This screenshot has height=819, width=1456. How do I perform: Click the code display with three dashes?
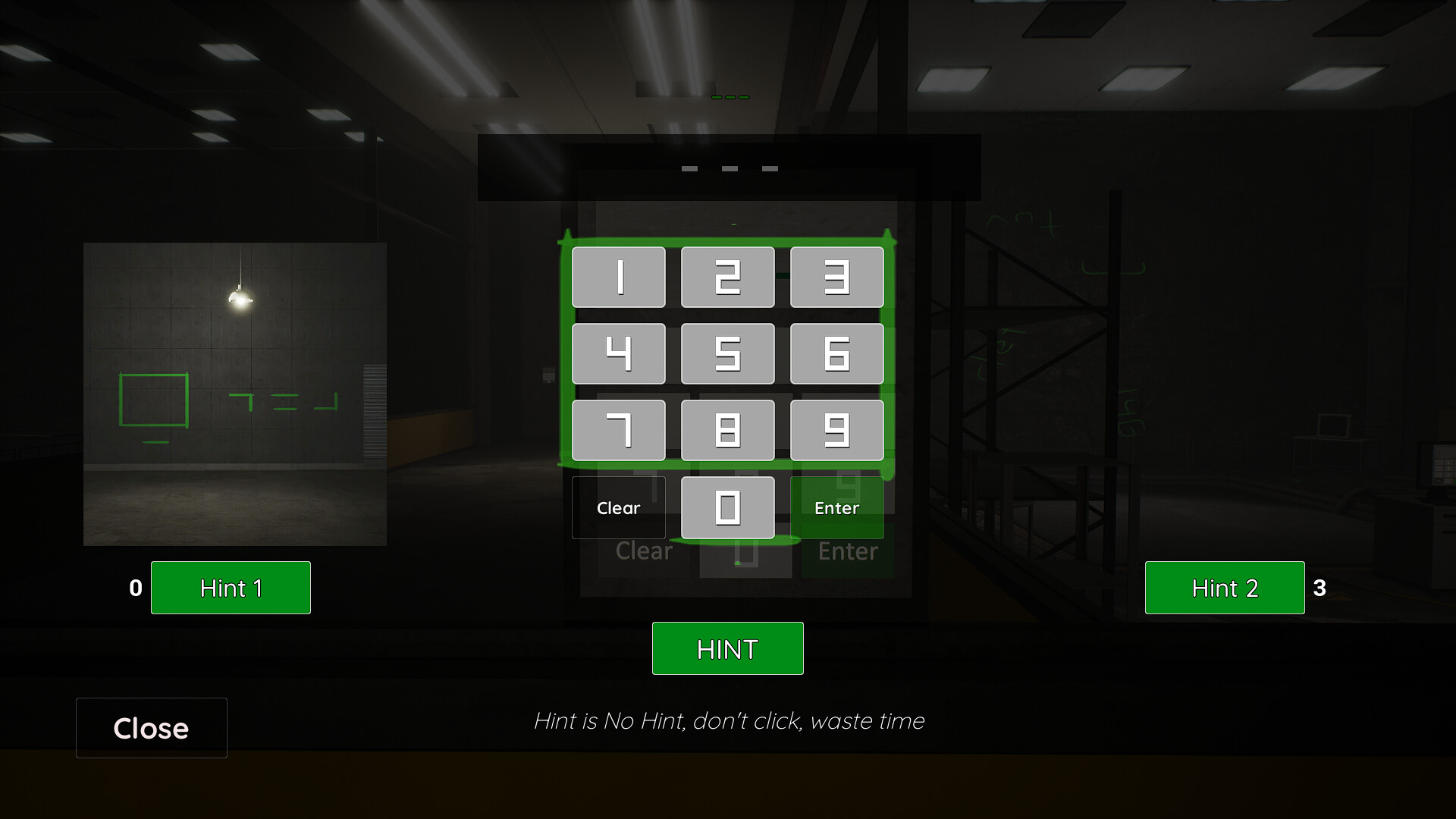click(x=728, y=168)
